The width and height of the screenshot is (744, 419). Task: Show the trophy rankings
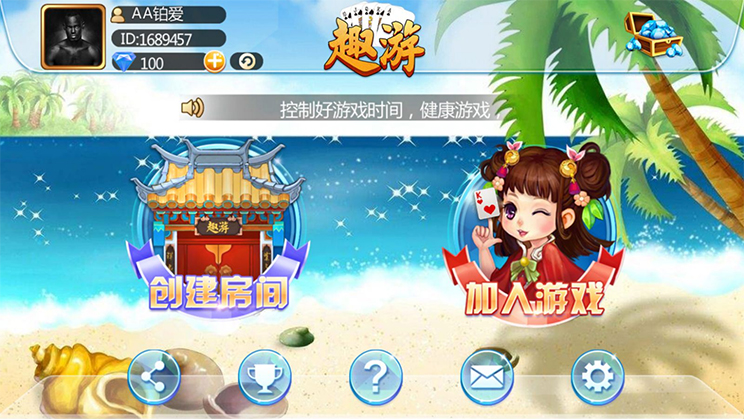tap(265, 377)
